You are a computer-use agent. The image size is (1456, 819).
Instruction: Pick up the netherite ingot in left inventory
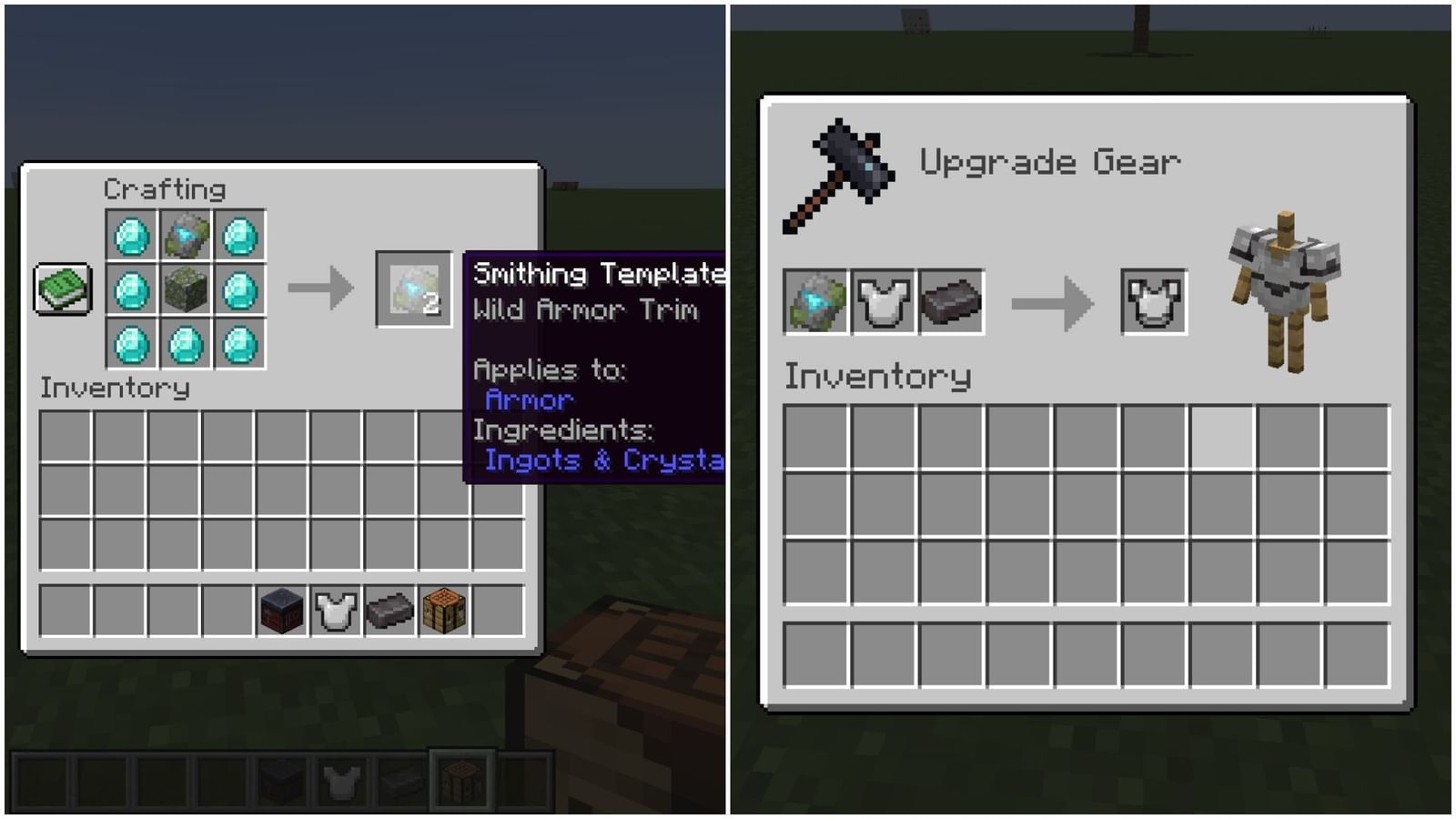click(389, 610)
